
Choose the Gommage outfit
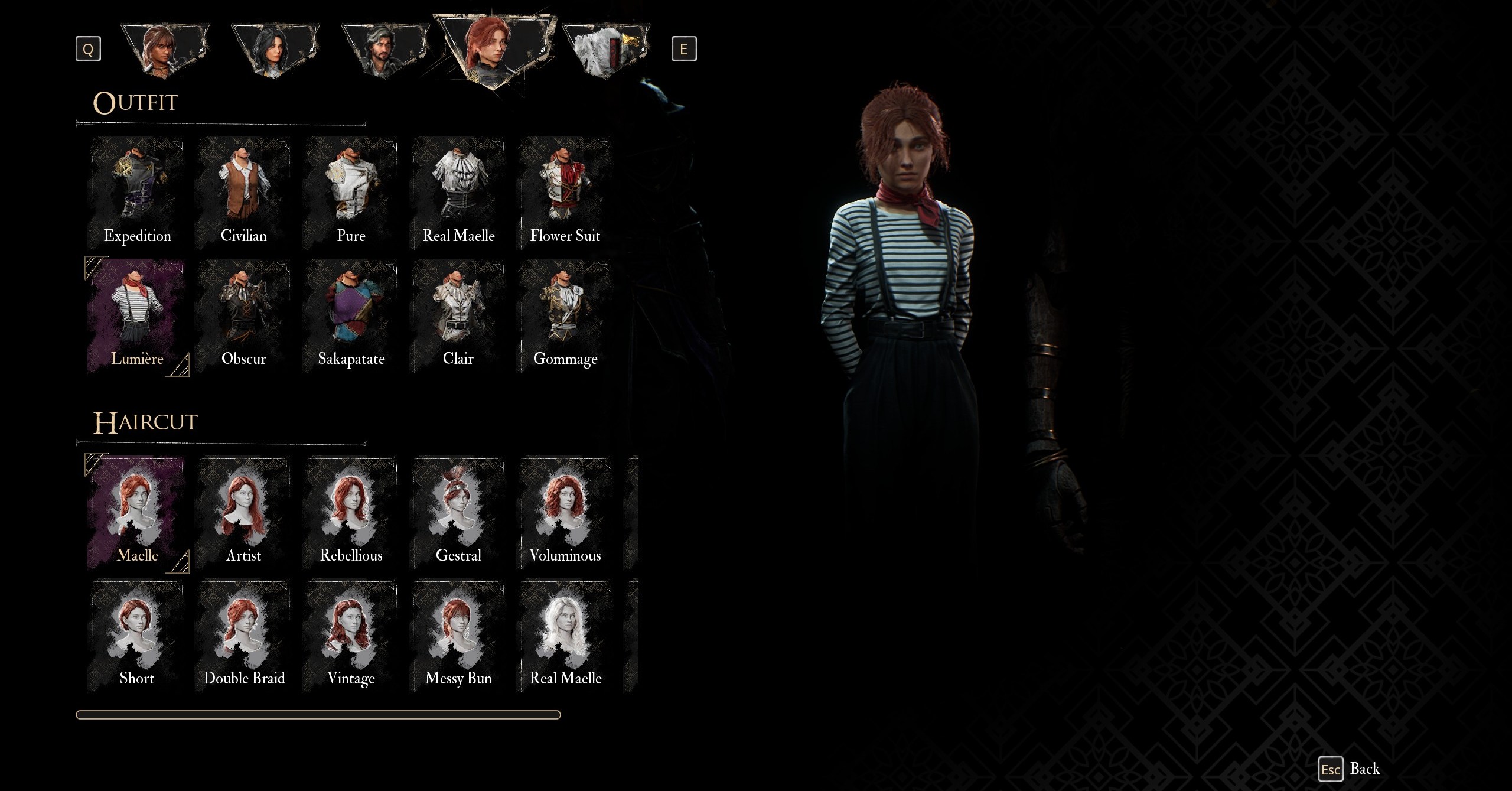pyautogui.click(x=565, y=317)
